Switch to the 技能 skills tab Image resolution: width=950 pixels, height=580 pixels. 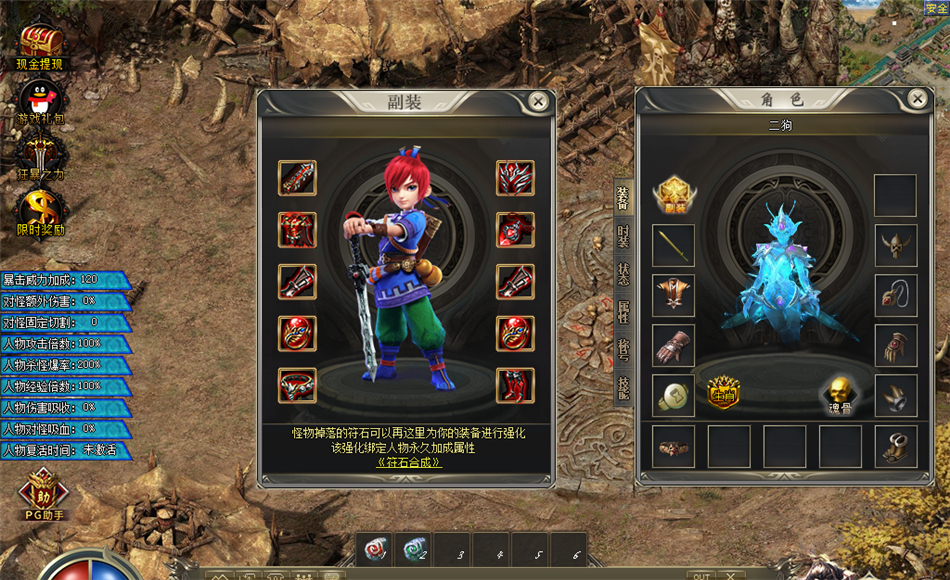[622, 386]
